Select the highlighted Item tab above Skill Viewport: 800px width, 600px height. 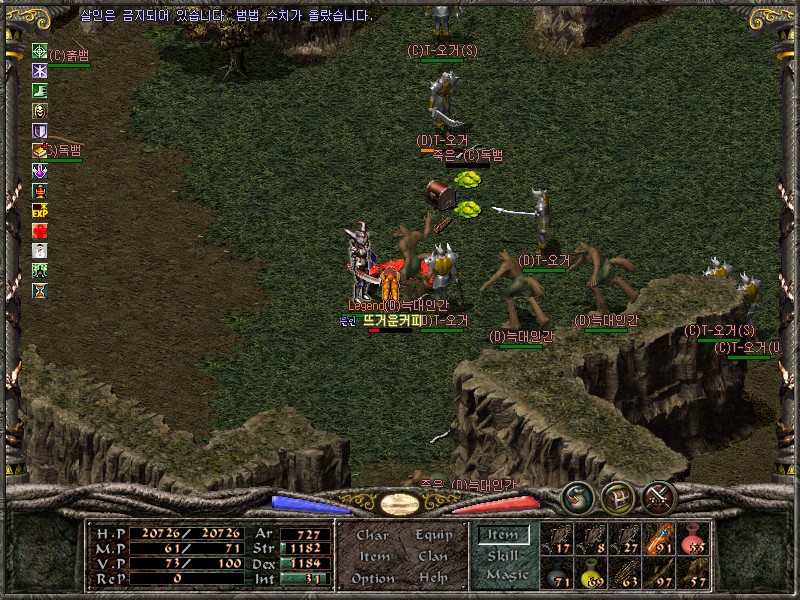coord(503,535)
